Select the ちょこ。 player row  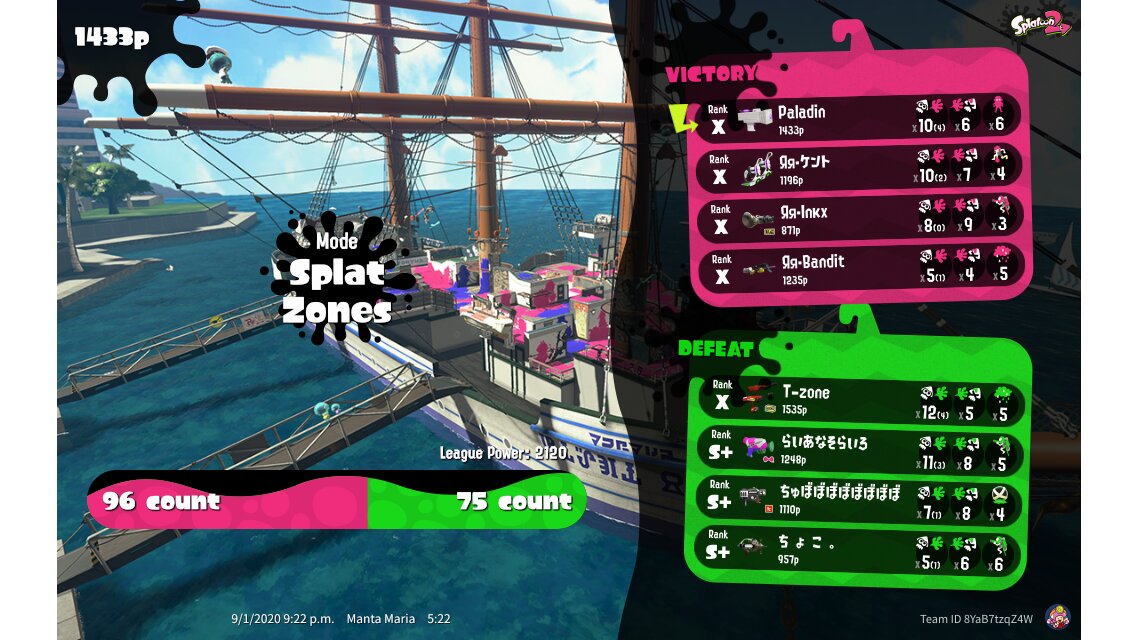[x=860, y=551]
